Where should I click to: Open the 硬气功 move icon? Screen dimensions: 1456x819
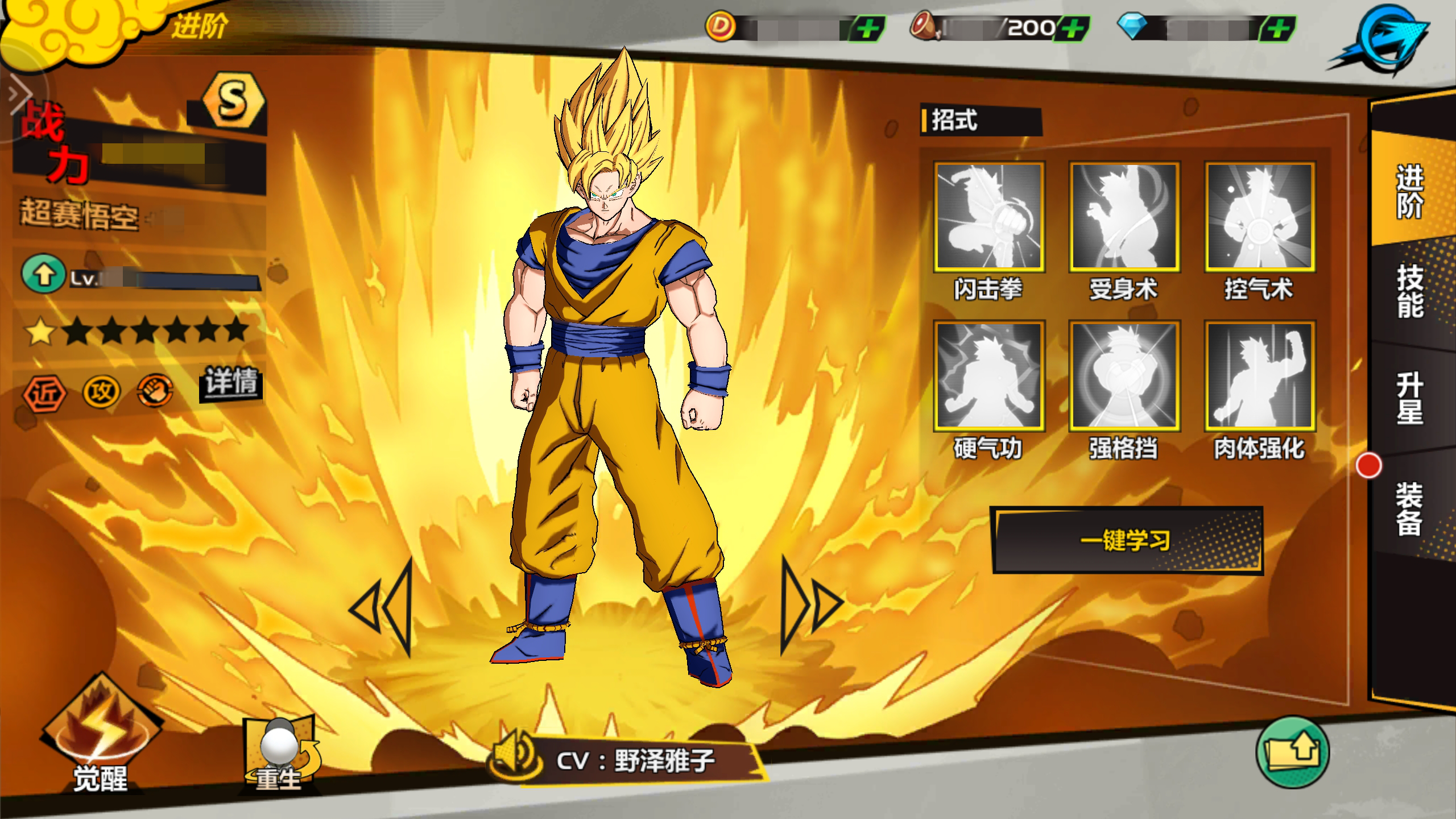(988, 376)
